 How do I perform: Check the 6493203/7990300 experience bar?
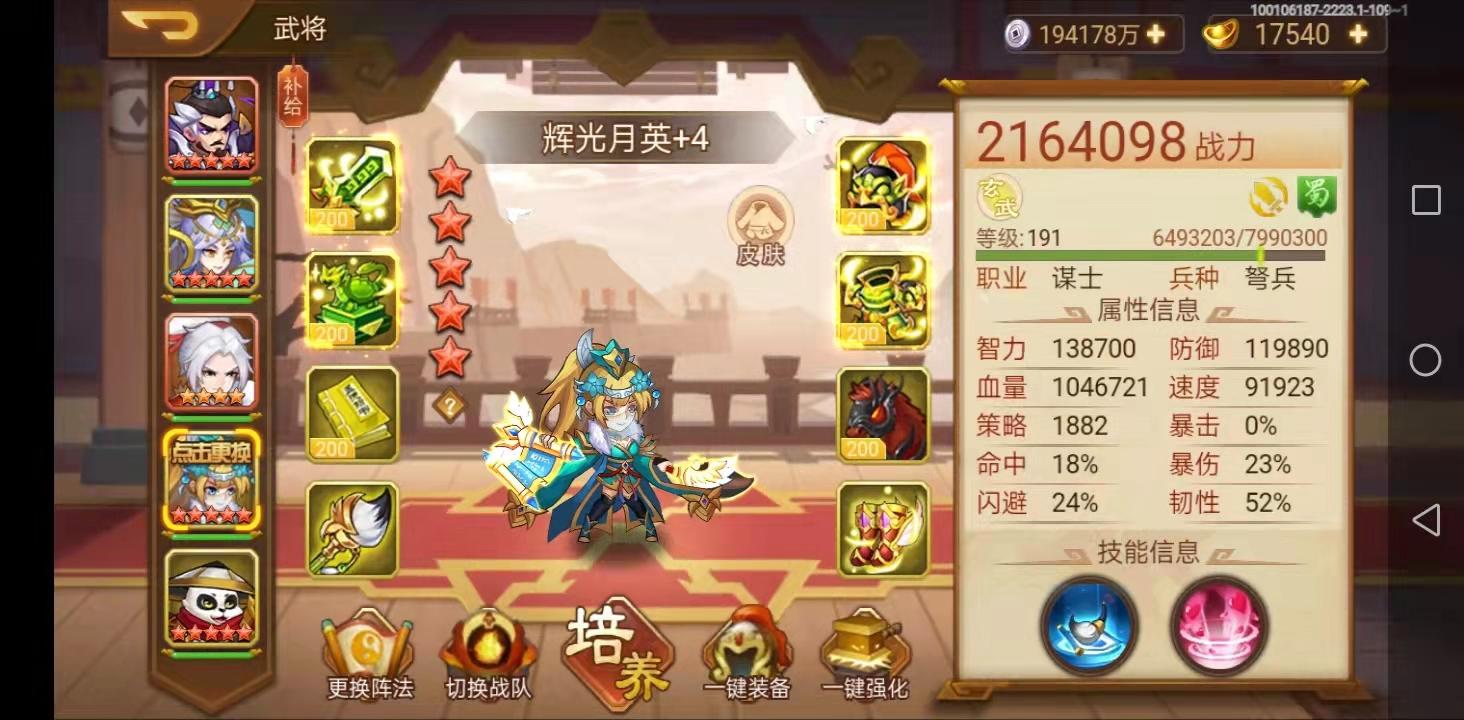click(1240, 240)
